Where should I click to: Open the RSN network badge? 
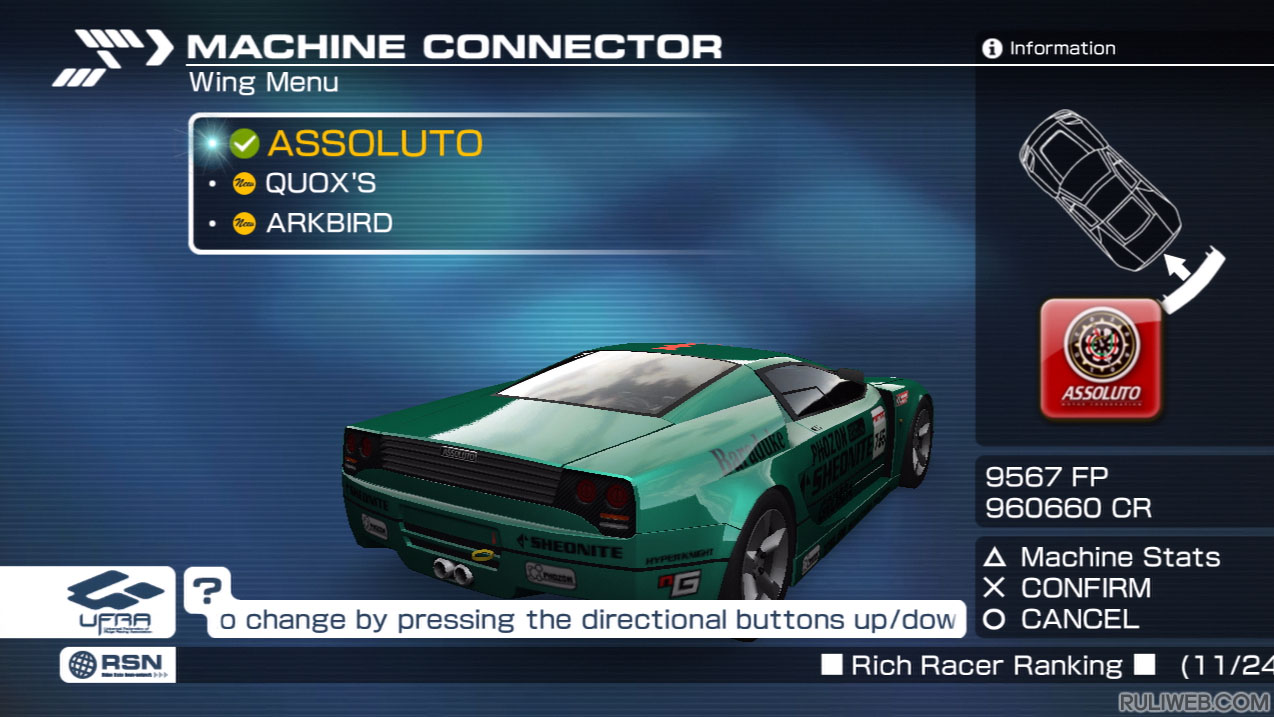click(117, 665)
